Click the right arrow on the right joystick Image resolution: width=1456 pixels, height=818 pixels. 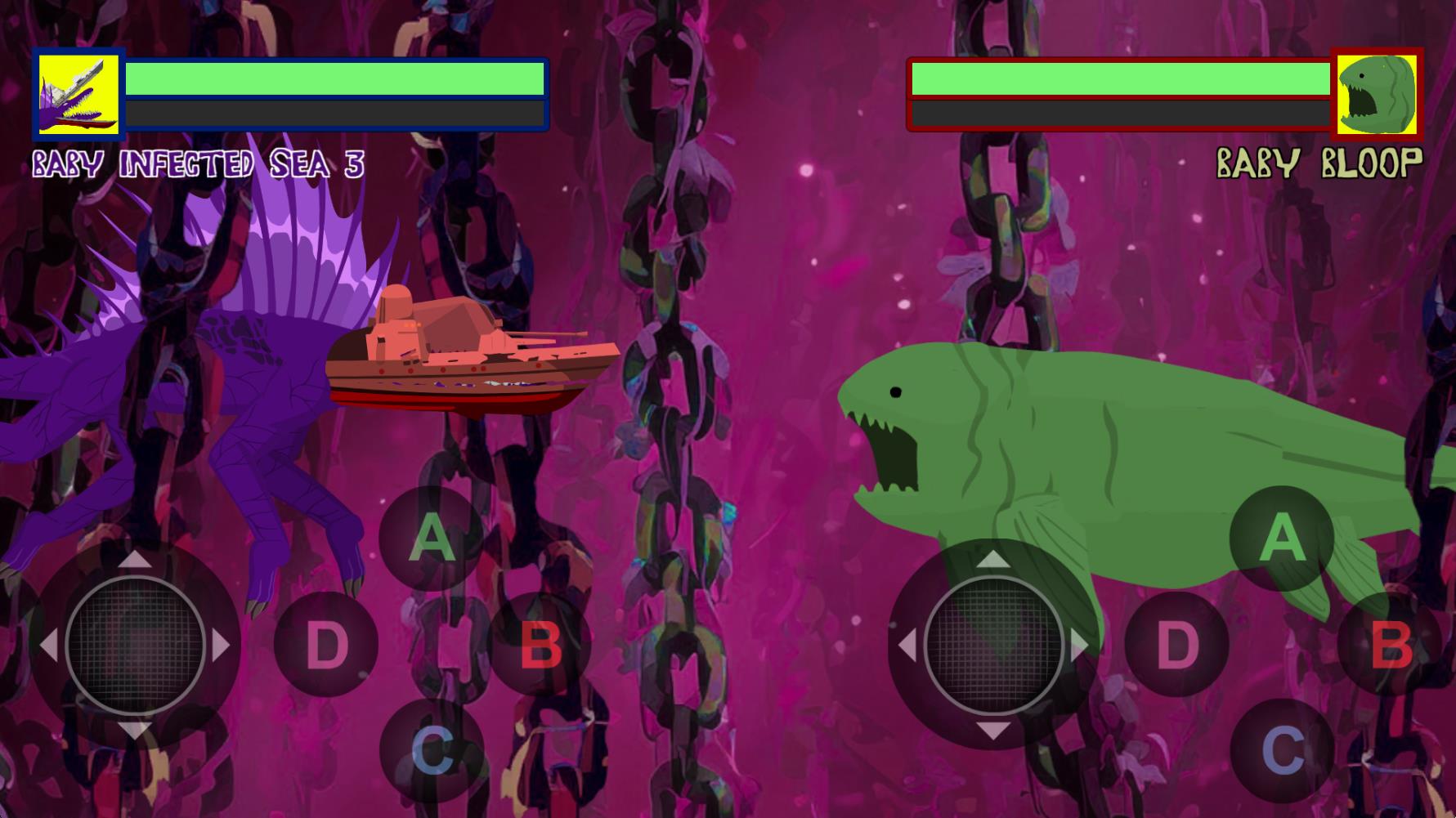[x=1079, y=646]
